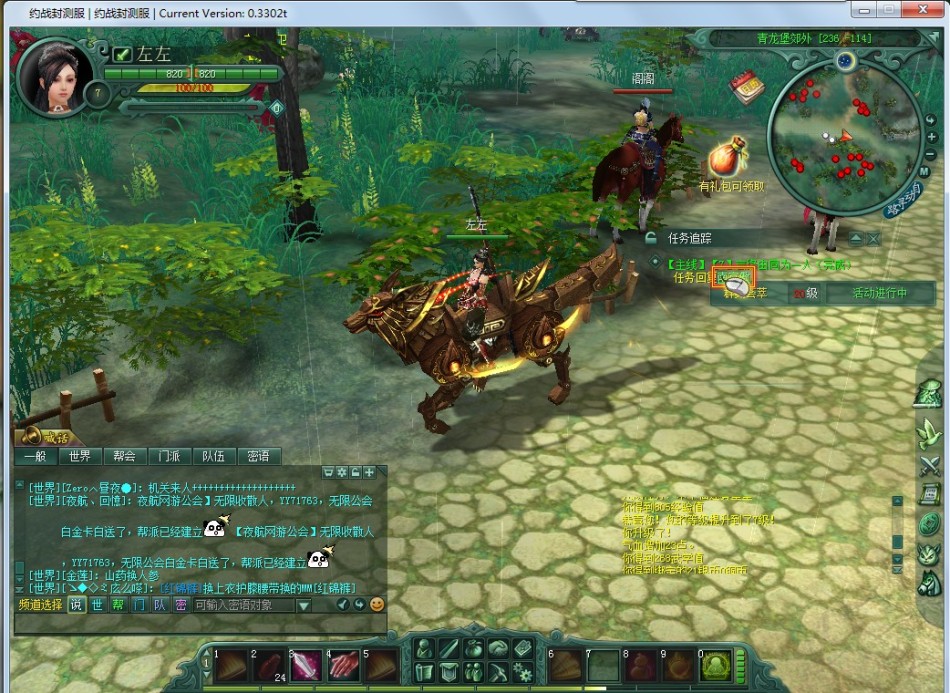The width and height of the screenshot is (950, 693).
Task: Open the 日历 calendar icon
Action: coord(746,87)
